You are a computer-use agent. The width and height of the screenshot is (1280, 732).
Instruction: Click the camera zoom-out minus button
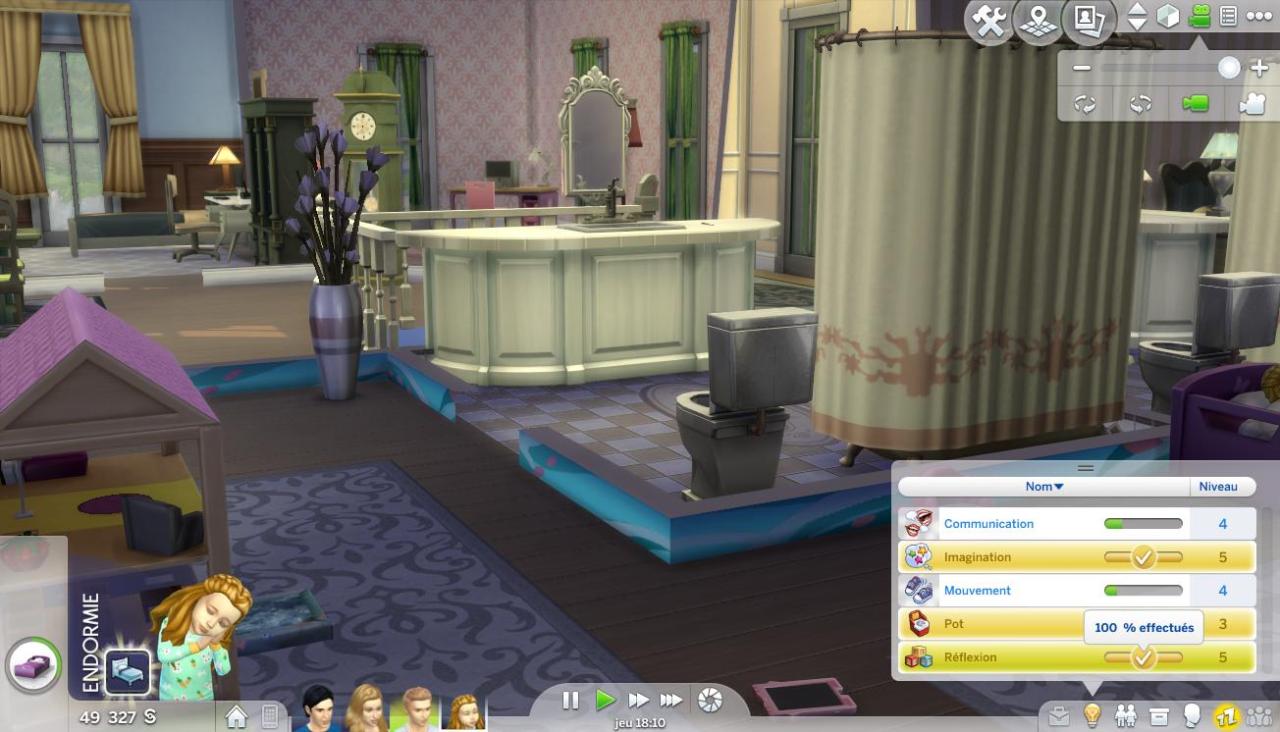coord(1081,68)
